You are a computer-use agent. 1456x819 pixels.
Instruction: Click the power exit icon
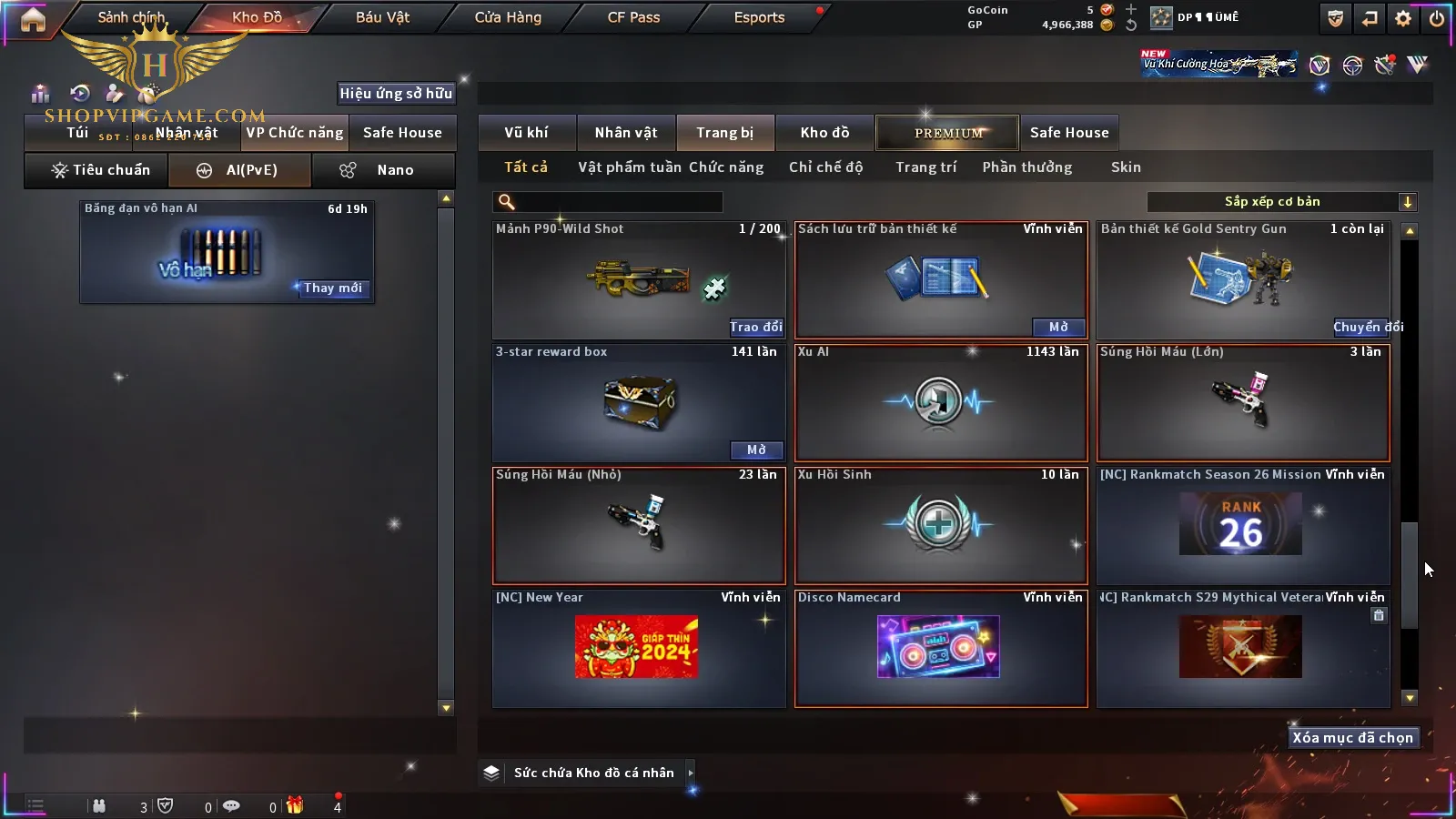[x=1437, y=18]
